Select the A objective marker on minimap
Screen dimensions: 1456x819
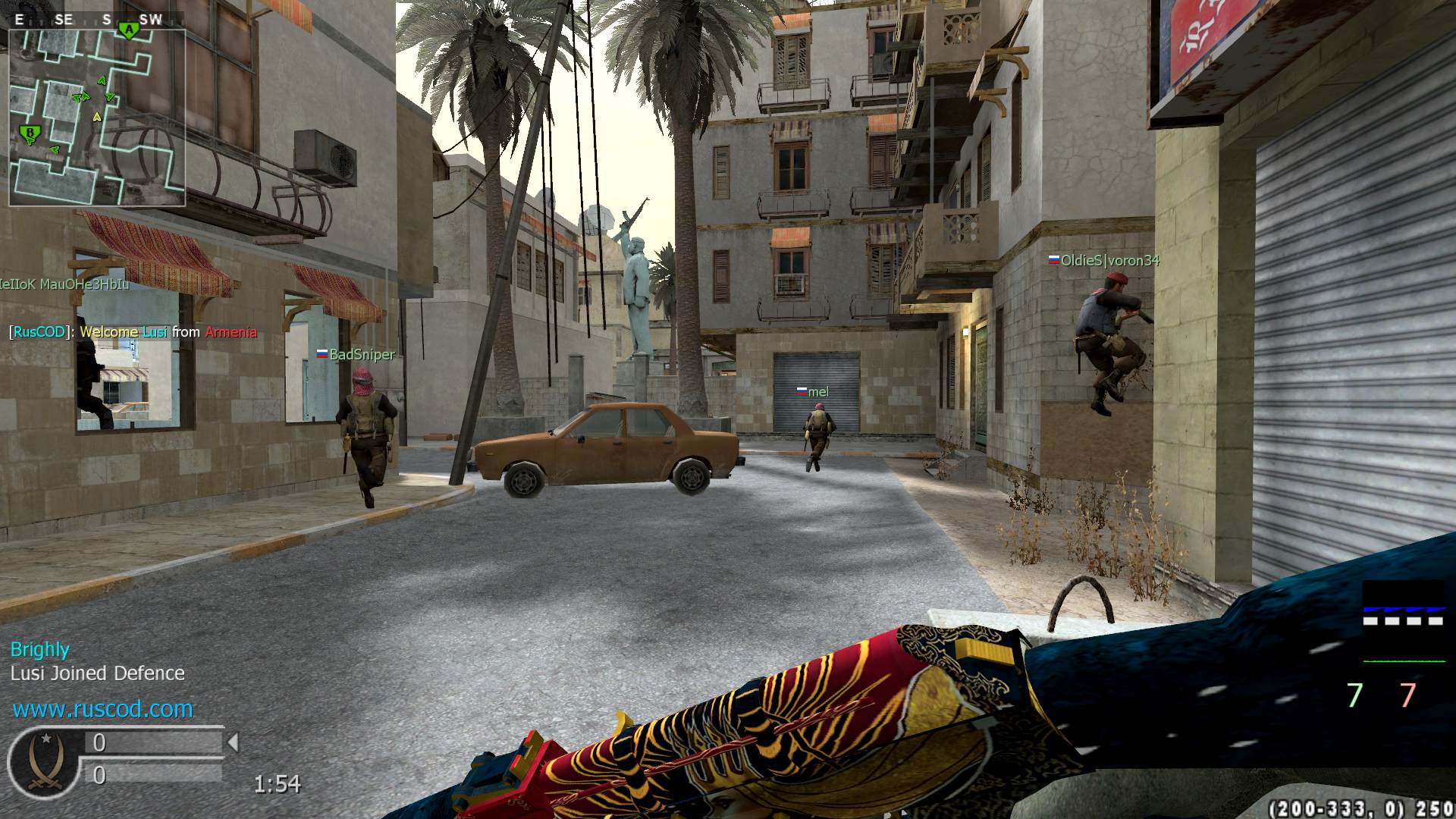coord(130,31)
